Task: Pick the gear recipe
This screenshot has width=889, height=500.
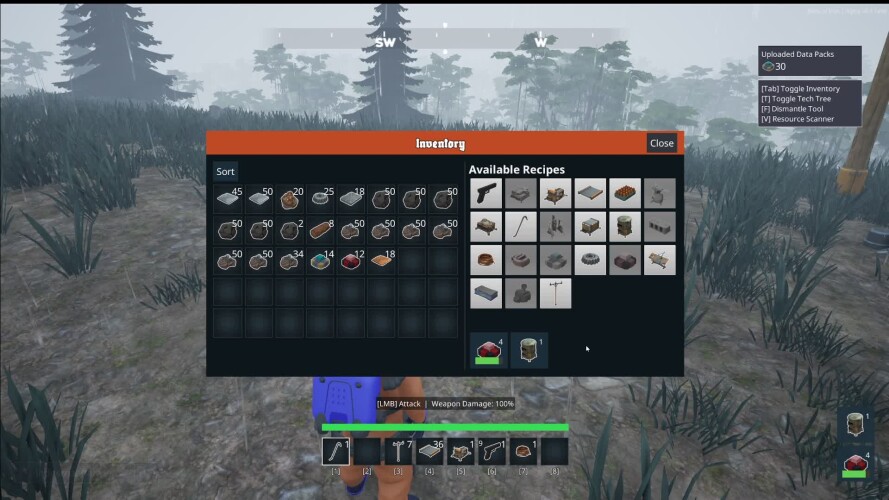Action: coord(589,260)
